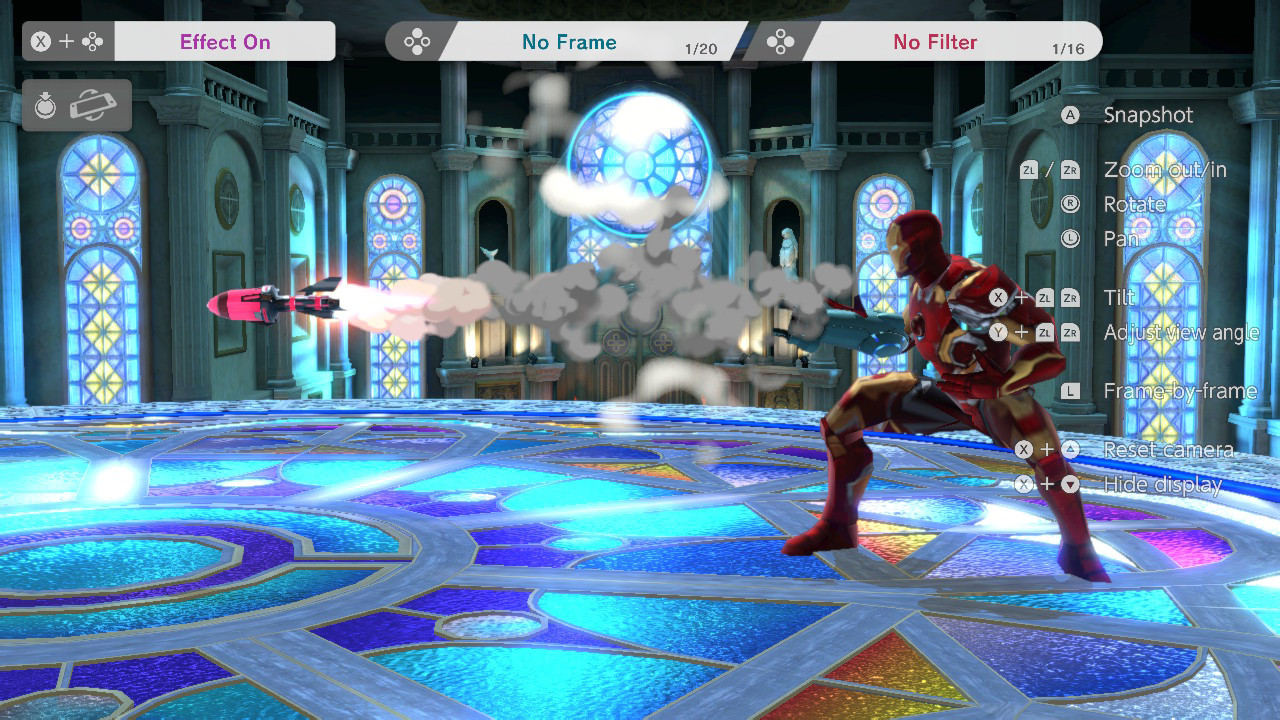Toggle the Effect On setting
The width and height of the screenshot is (1280, 720).
point(224,41)
